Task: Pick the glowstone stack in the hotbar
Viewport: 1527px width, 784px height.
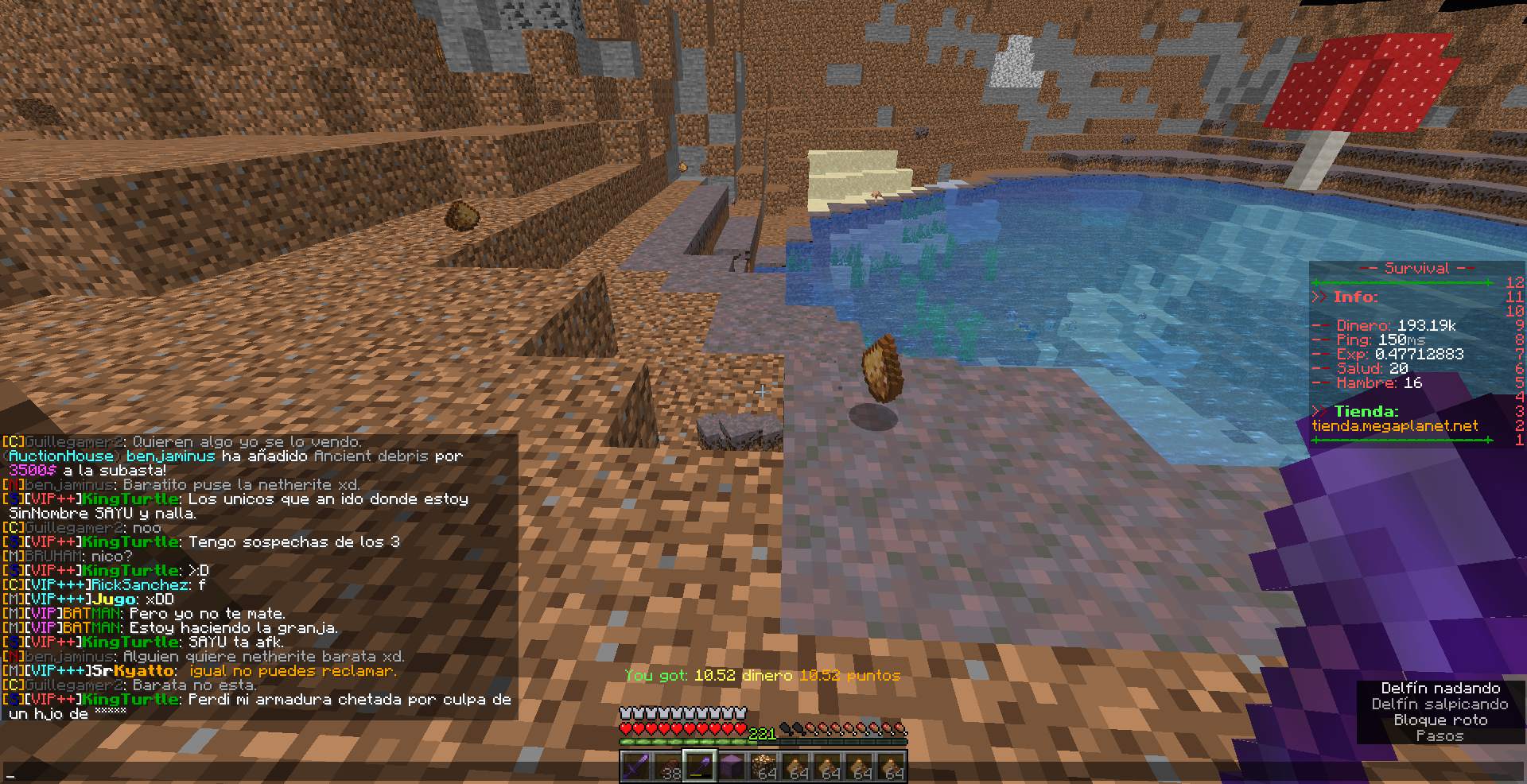Action: point(764,767)
